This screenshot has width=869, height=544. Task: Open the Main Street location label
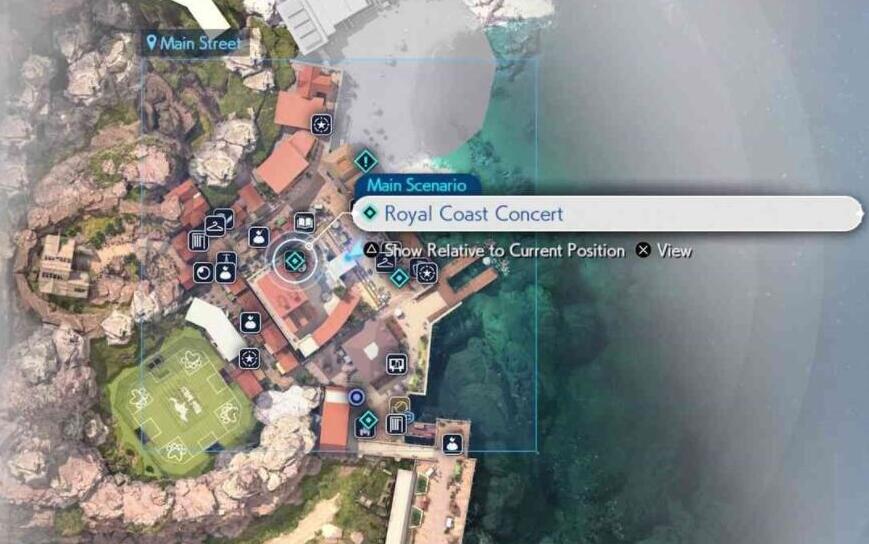(x=194, y=43)
